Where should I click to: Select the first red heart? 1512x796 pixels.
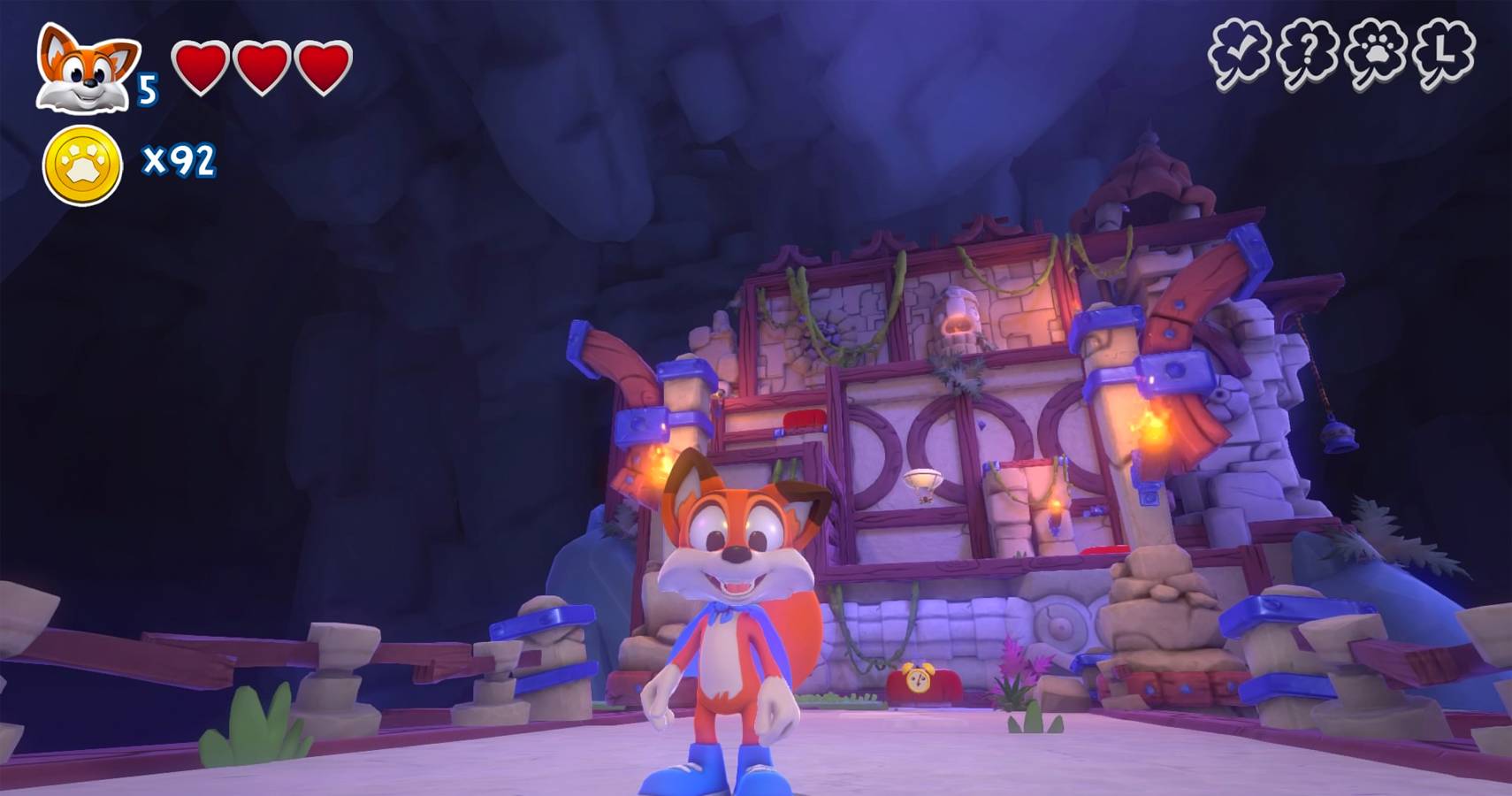coord(203,66)
